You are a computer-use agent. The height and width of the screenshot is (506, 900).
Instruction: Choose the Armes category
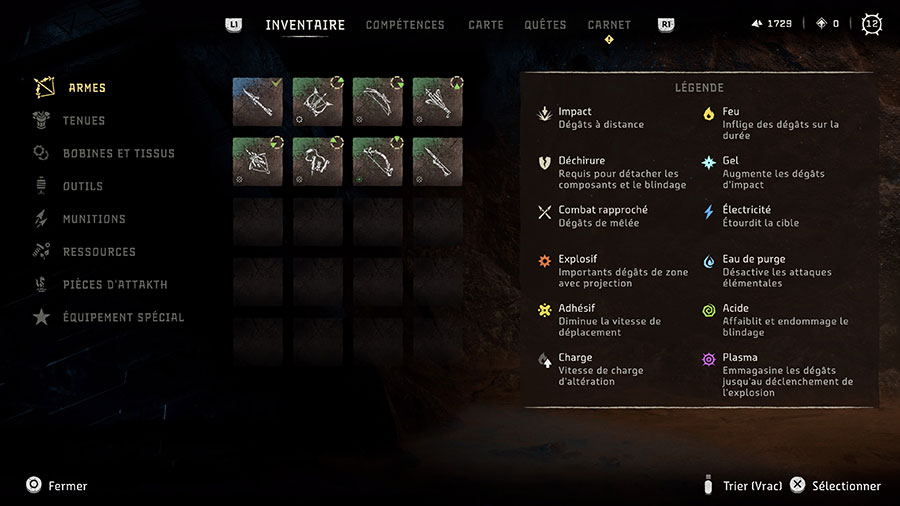click(x=87, y=88)
